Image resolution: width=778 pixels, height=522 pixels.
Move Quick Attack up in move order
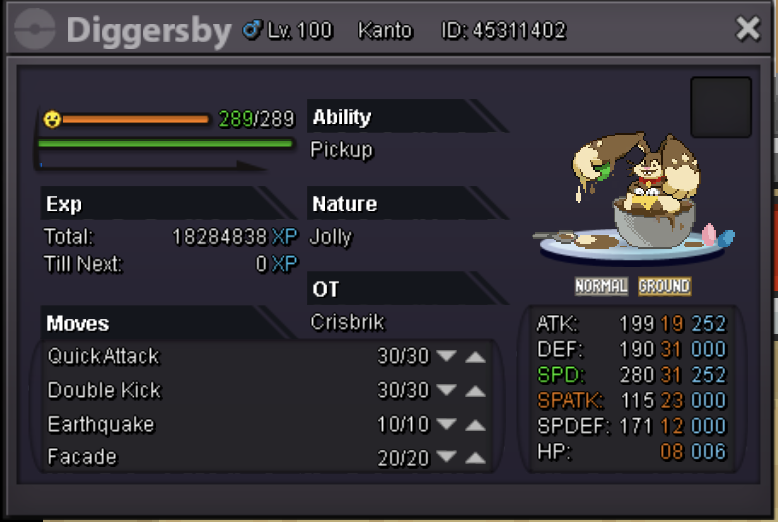[x=475, y=357]
